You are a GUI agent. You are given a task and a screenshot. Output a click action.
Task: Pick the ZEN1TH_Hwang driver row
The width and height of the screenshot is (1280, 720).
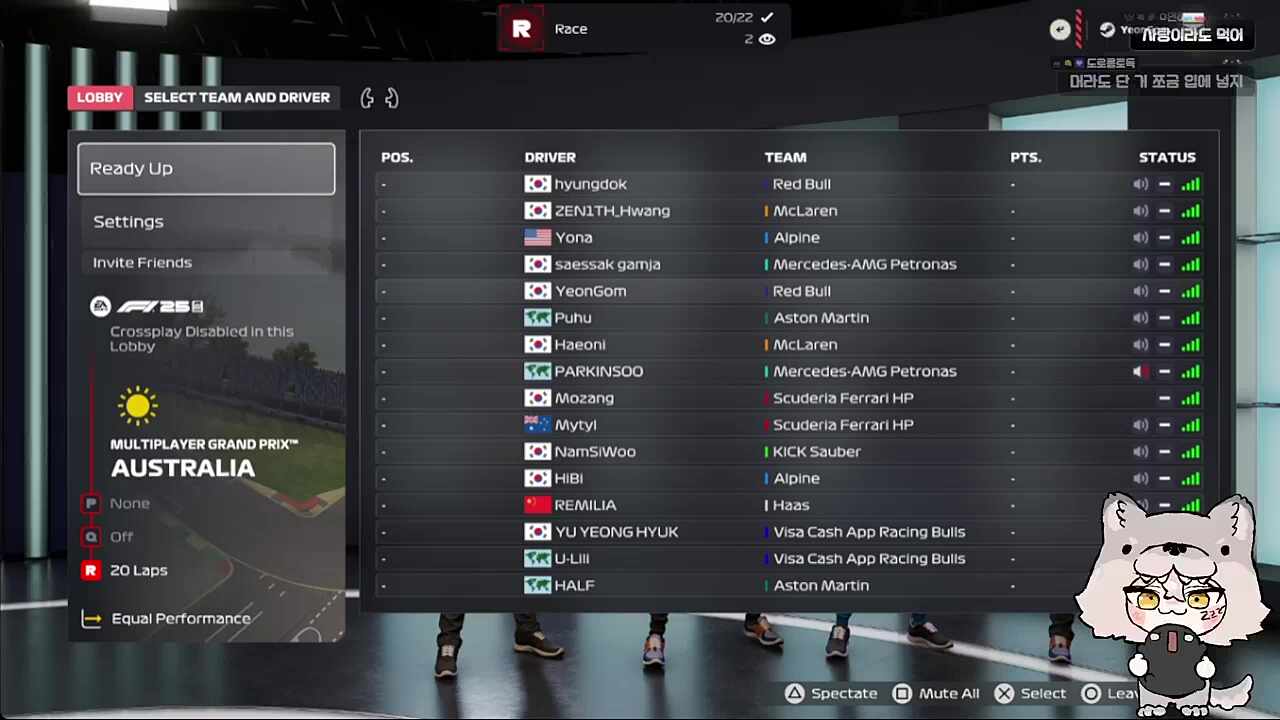pos(612,211)
